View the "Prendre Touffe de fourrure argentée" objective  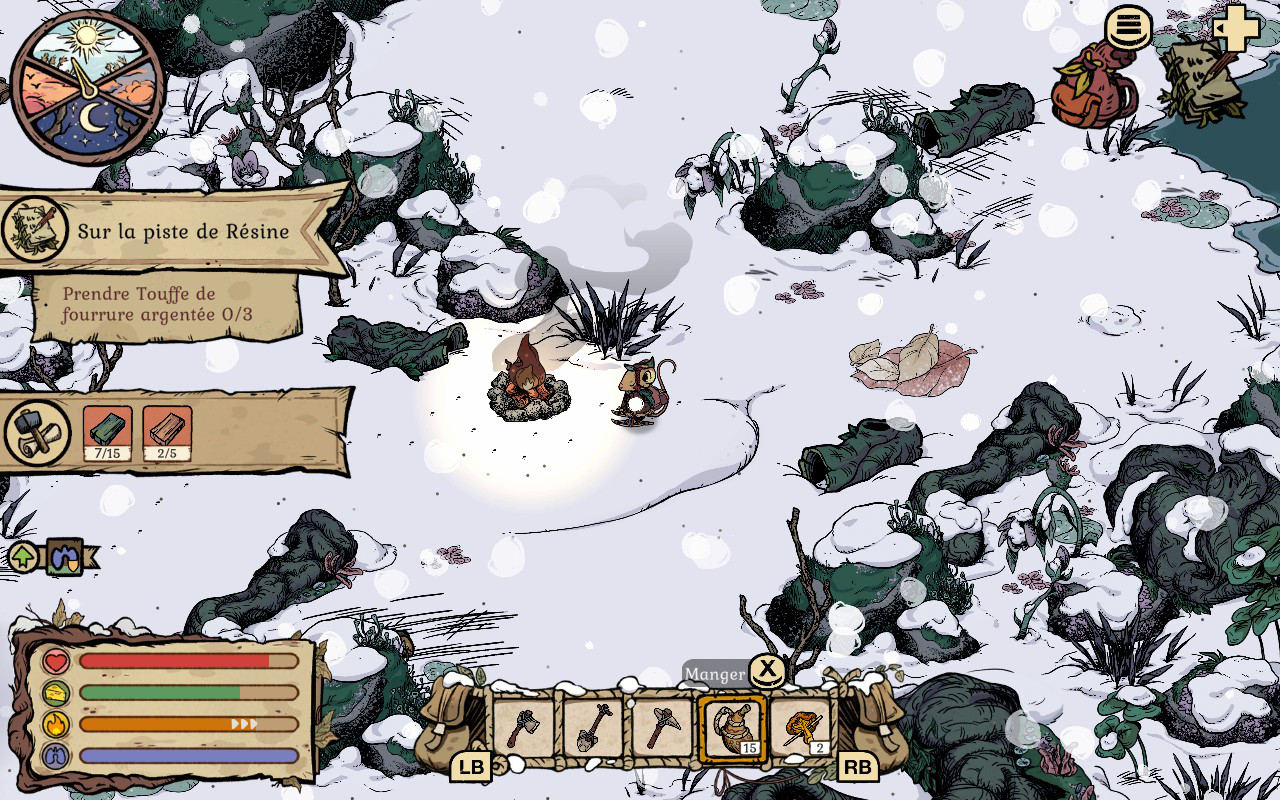160,304
